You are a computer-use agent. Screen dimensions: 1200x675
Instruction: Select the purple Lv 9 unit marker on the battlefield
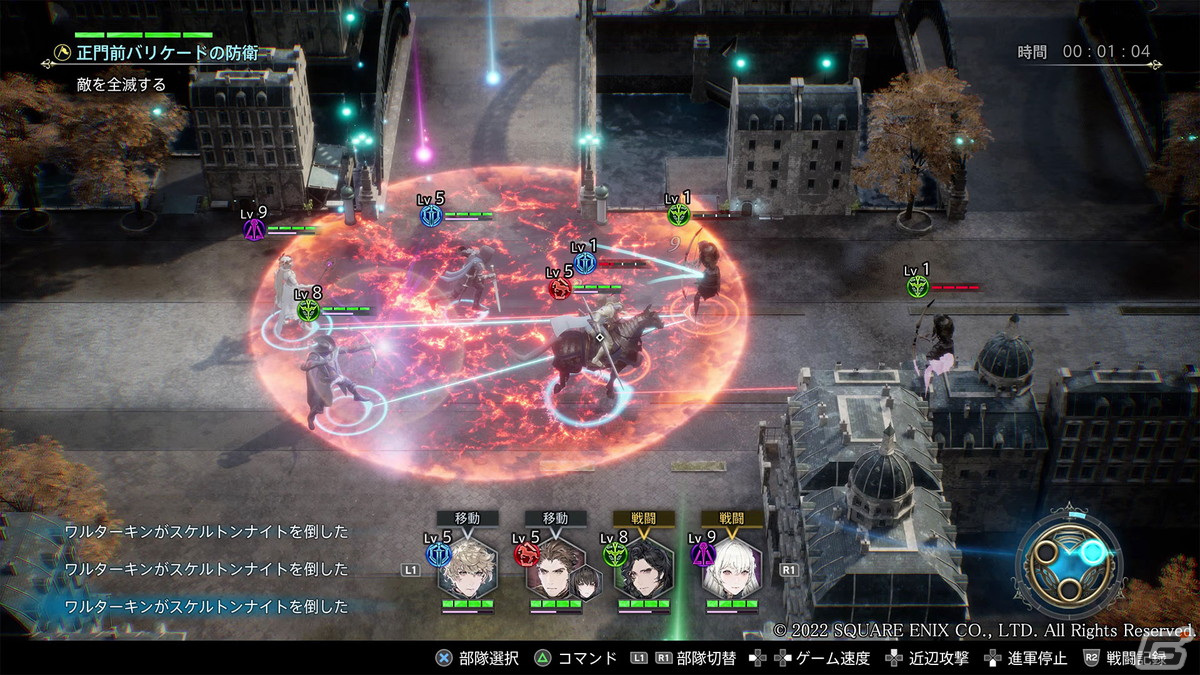tap(254, 229)
